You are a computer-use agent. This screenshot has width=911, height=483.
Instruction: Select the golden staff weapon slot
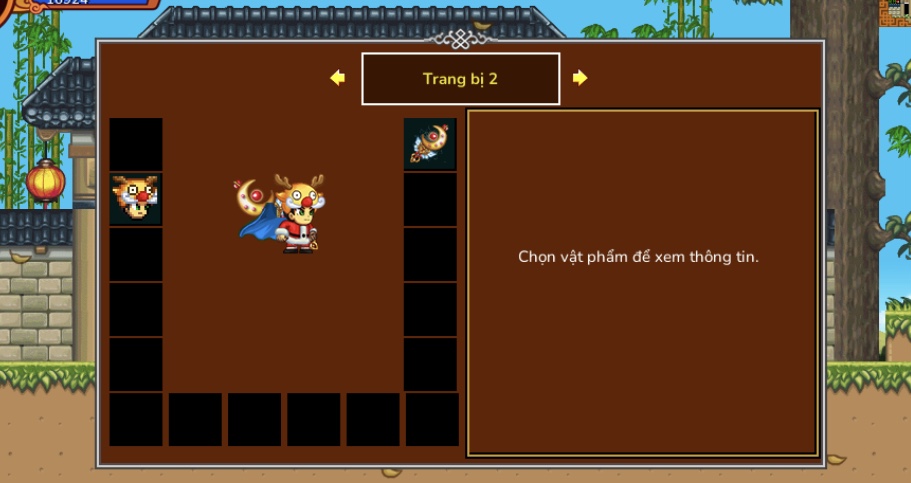tap(430, 144)
